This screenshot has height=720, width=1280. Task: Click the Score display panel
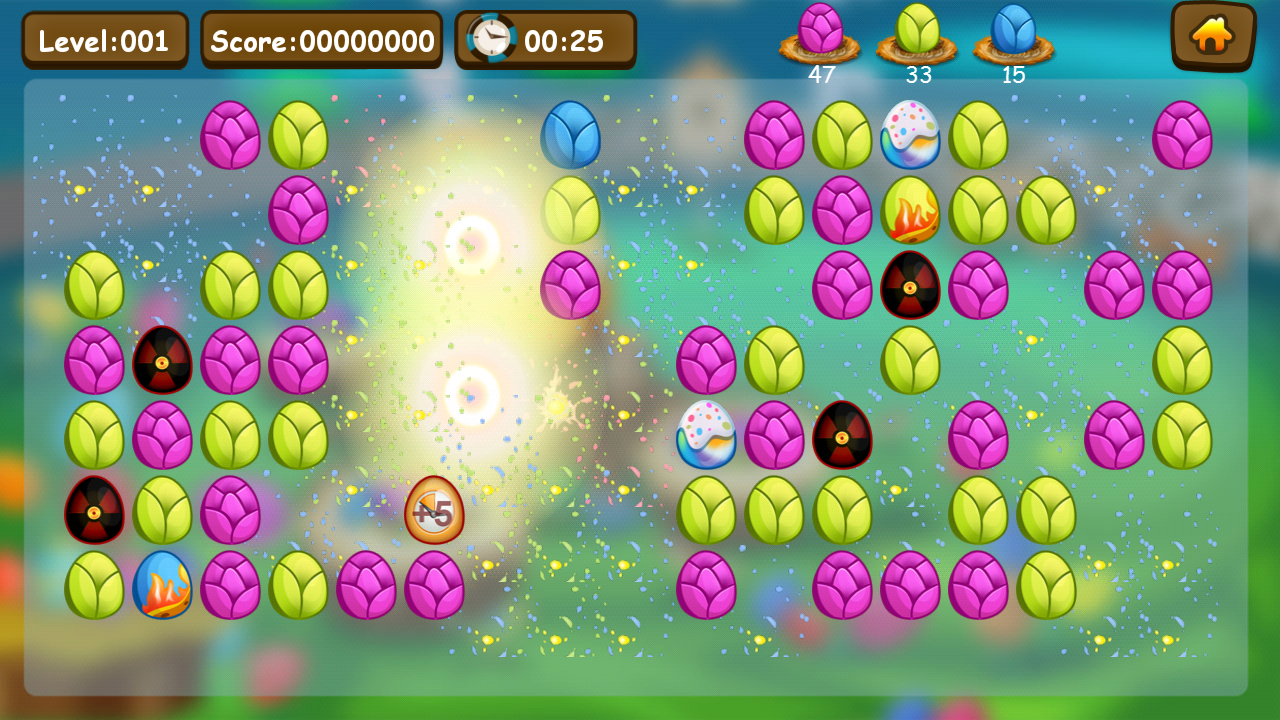point(320,40)
